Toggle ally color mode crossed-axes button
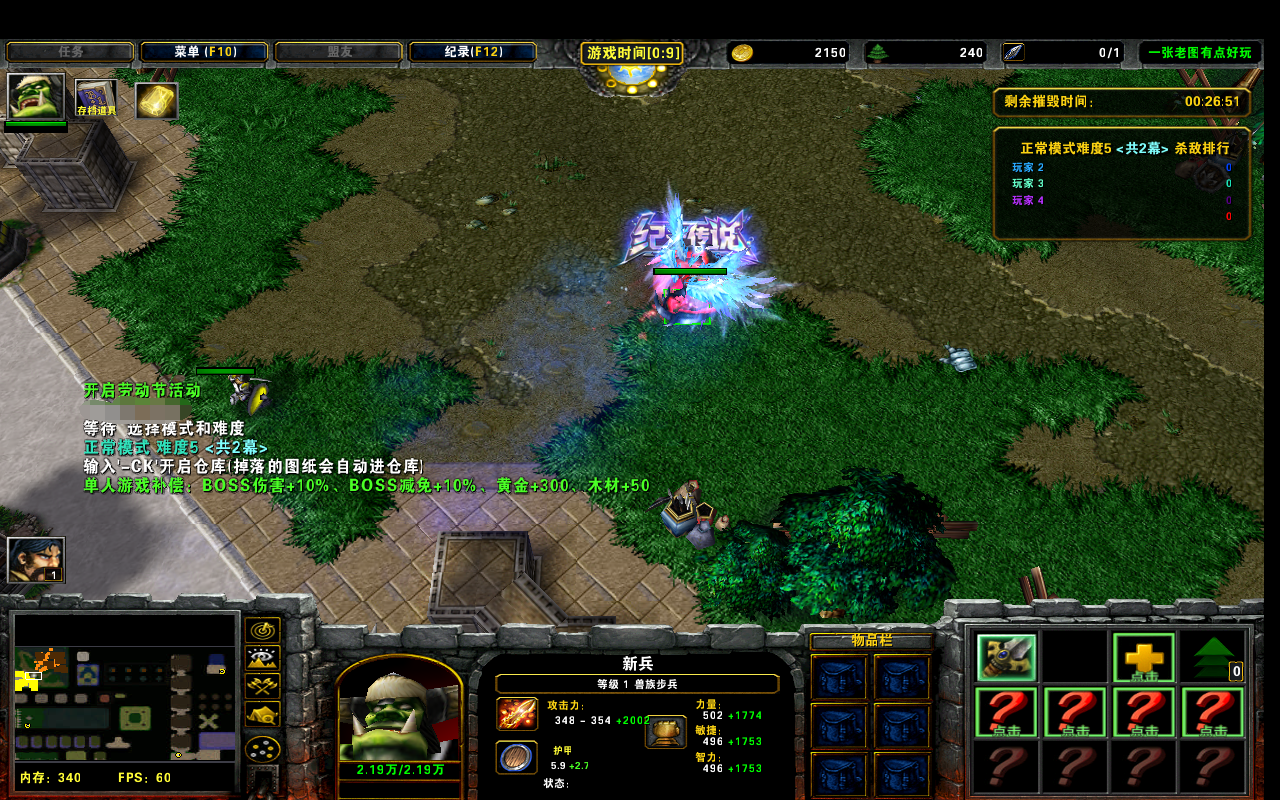 (x=263, y=686)
